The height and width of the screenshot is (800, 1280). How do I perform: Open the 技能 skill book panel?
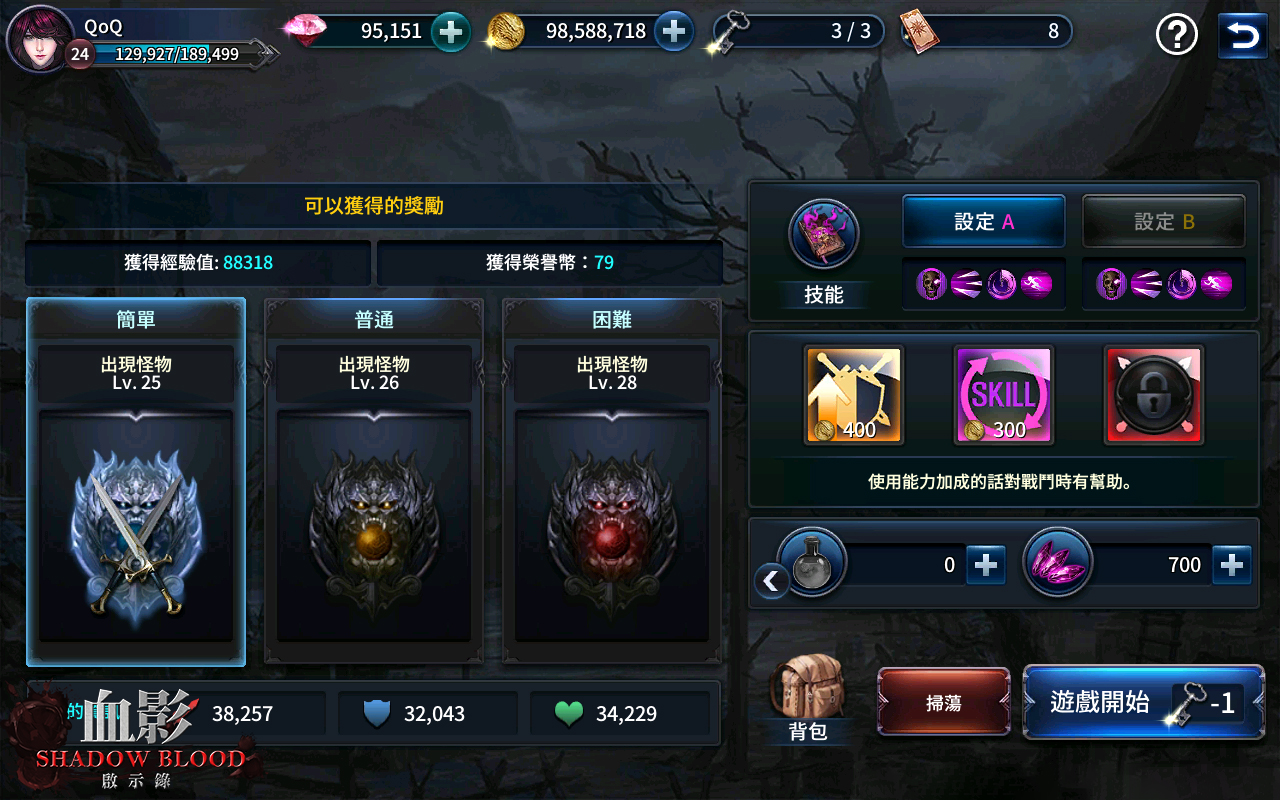click(x=822, y=235)
